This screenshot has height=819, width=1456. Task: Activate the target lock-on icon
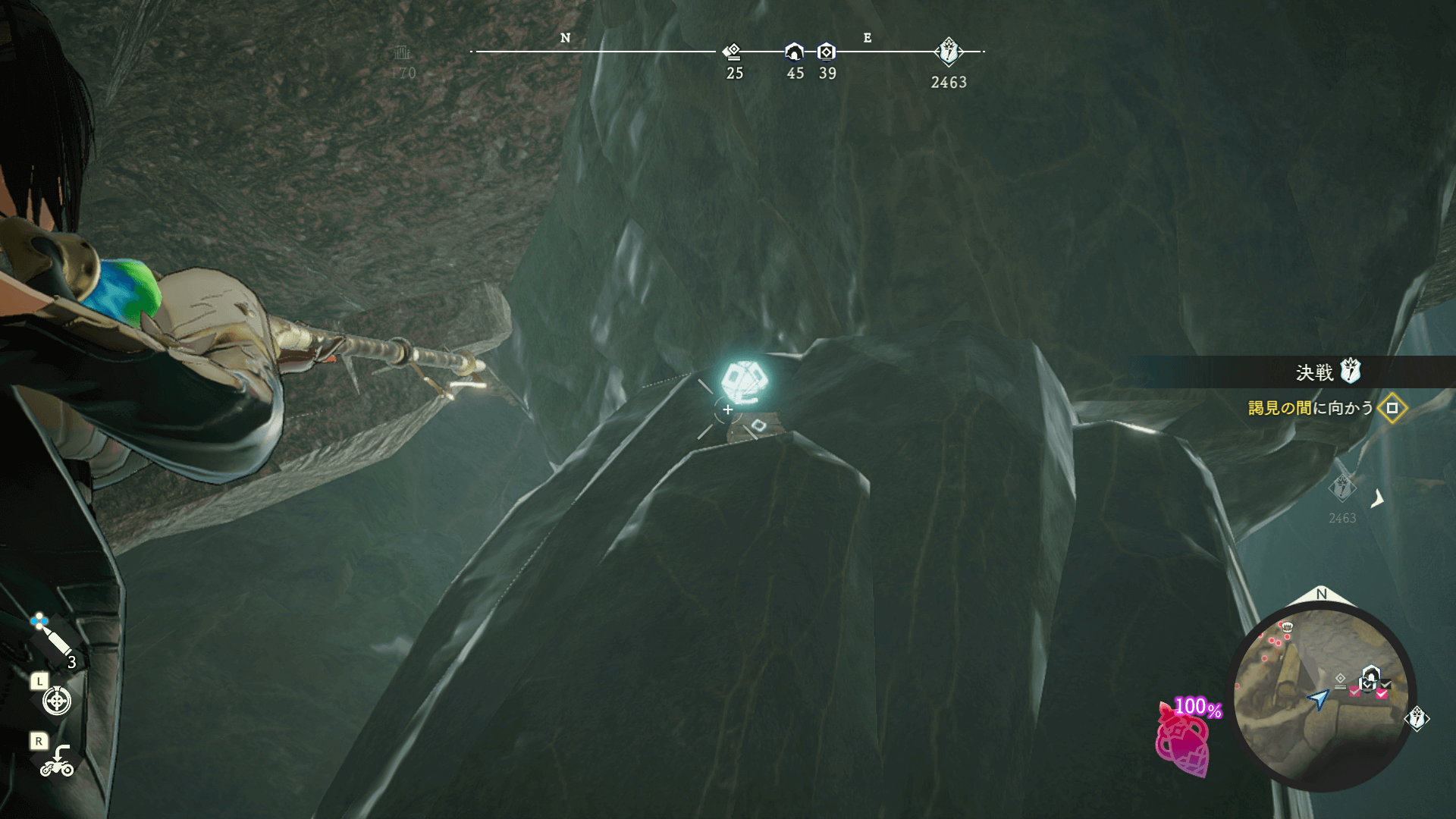[57, 701]
